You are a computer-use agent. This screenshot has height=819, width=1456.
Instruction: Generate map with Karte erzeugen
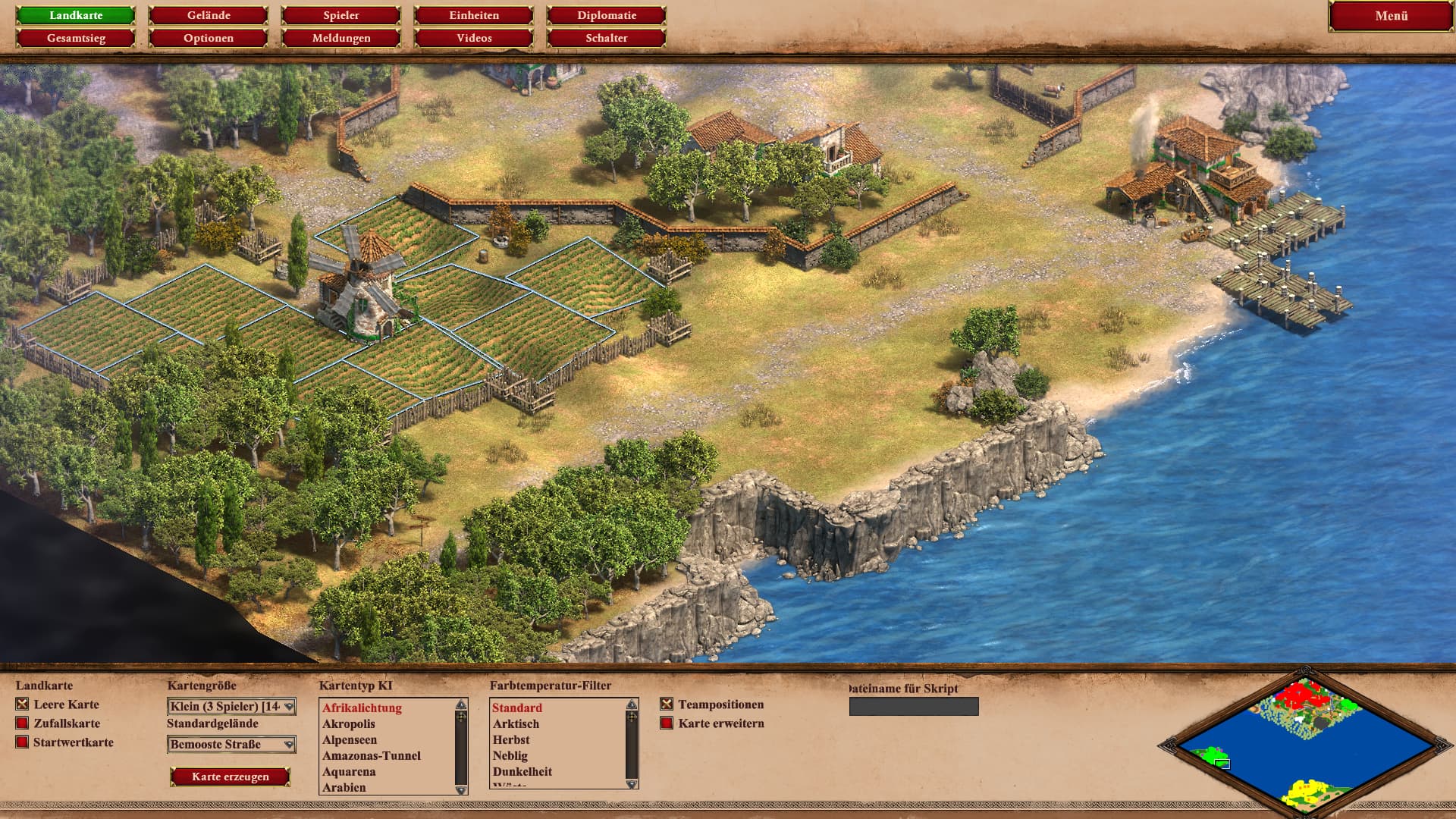pos(231,777)
